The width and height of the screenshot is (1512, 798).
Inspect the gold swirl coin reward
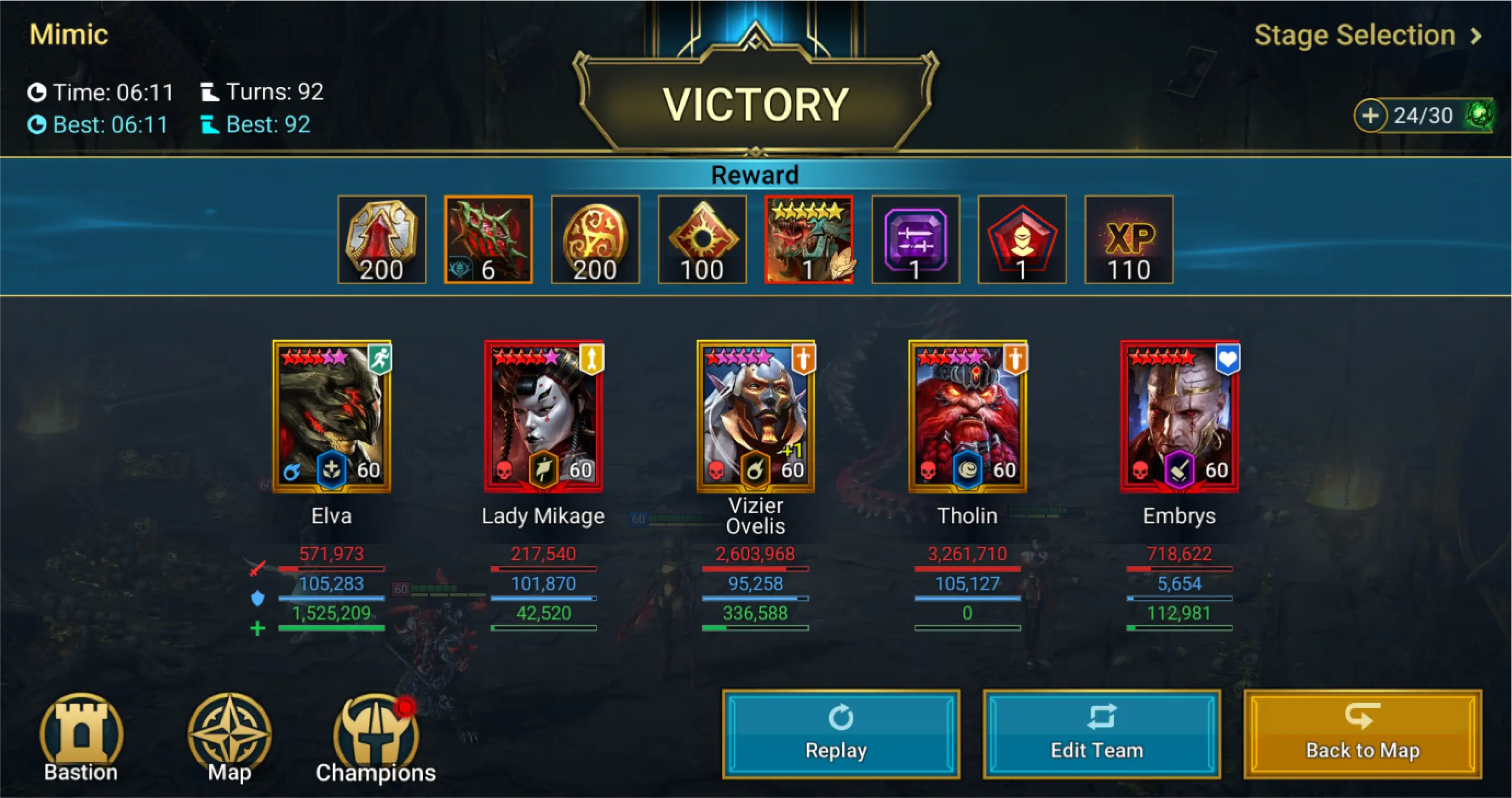(595, 239)
